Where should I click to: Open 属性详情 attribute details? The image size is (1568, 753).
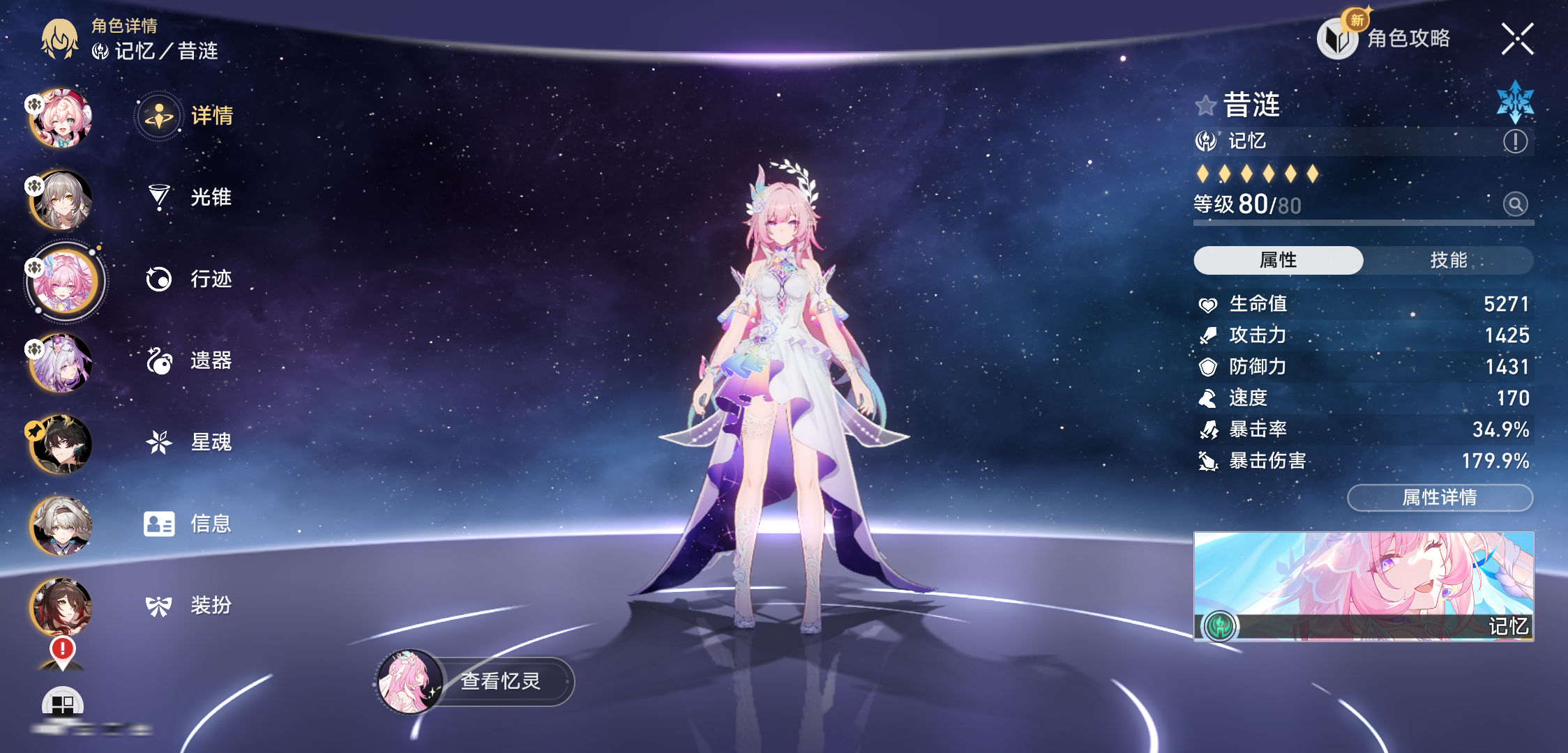tap(1440, 498)
